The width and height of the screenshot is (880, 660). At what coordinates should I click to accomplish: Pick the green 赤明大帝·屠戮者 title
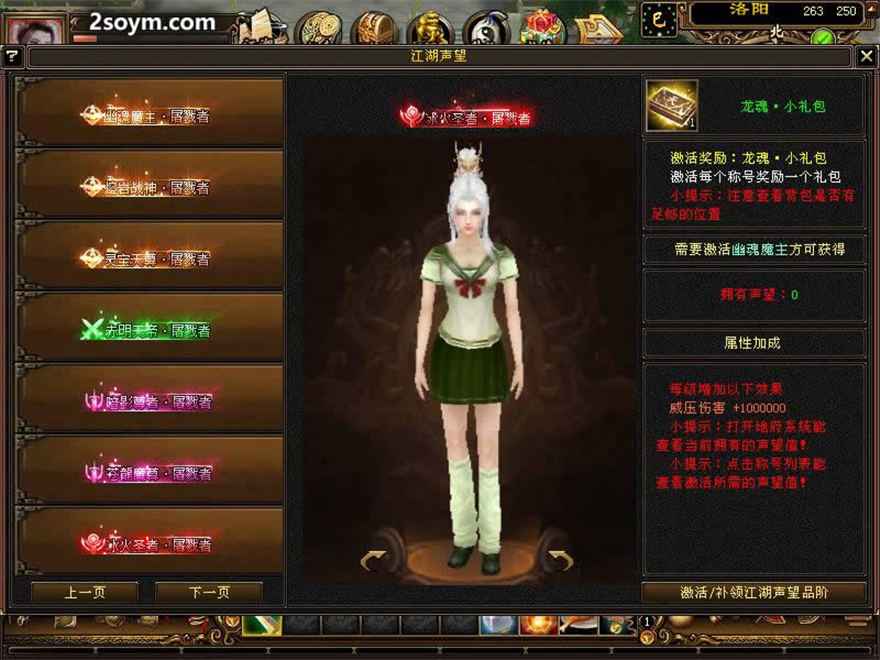click(x=150, y=330)
